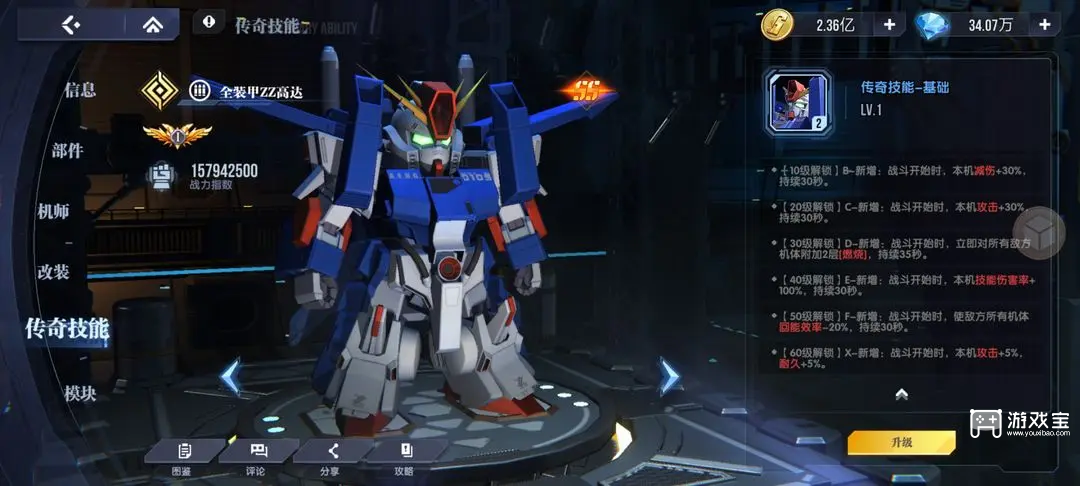Screen dimensions: 1080x486
Task: Open the exclamation mark info tooltip
Action: [x=208, y=21]
